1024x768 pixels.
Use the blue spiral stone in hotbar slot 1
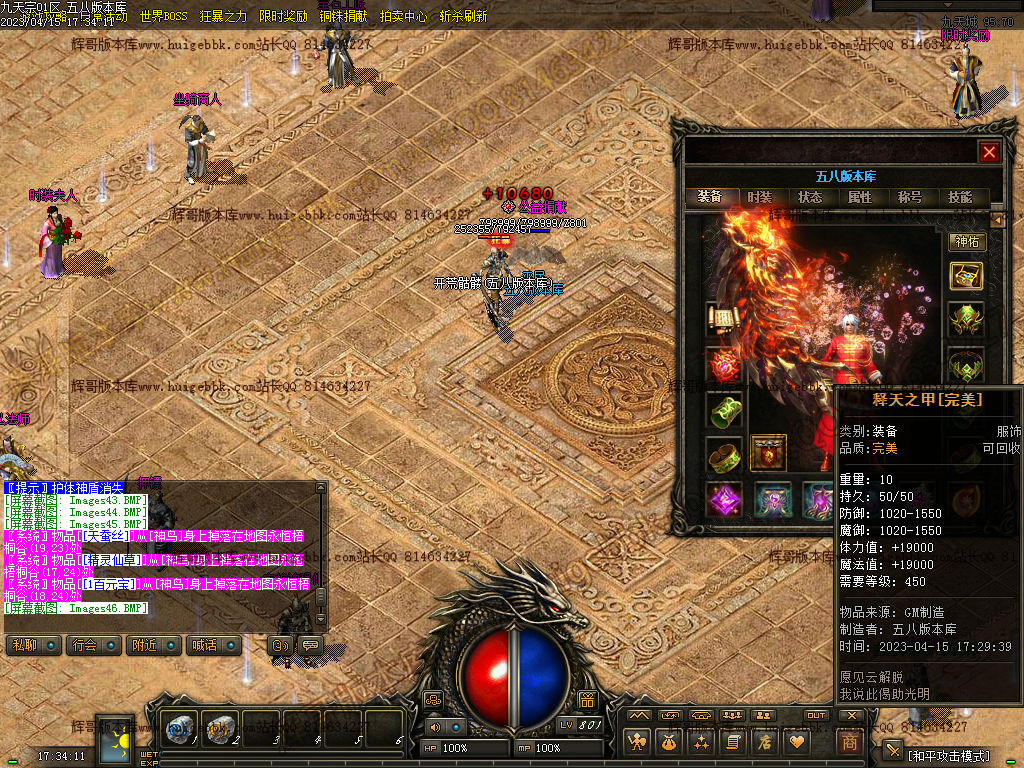pos(181,730)
